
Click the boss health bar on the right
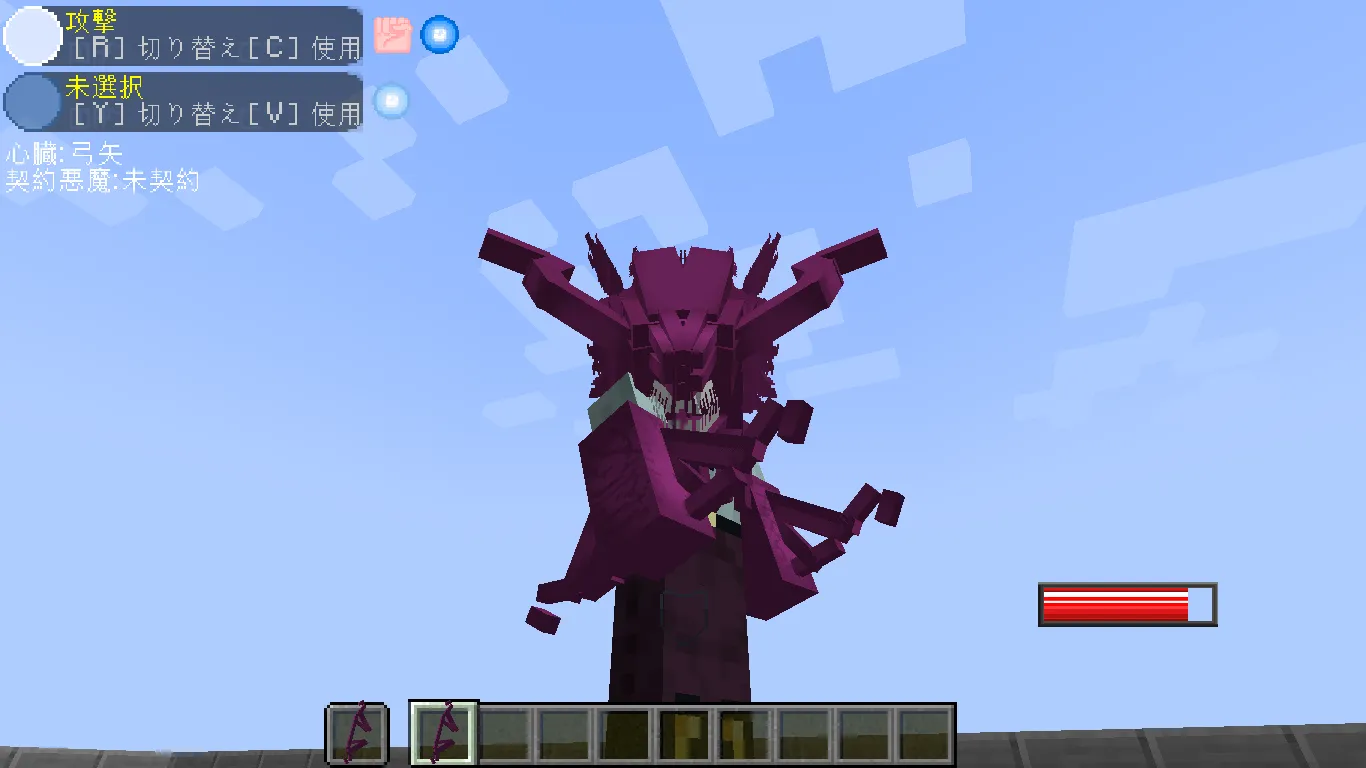1126,603
